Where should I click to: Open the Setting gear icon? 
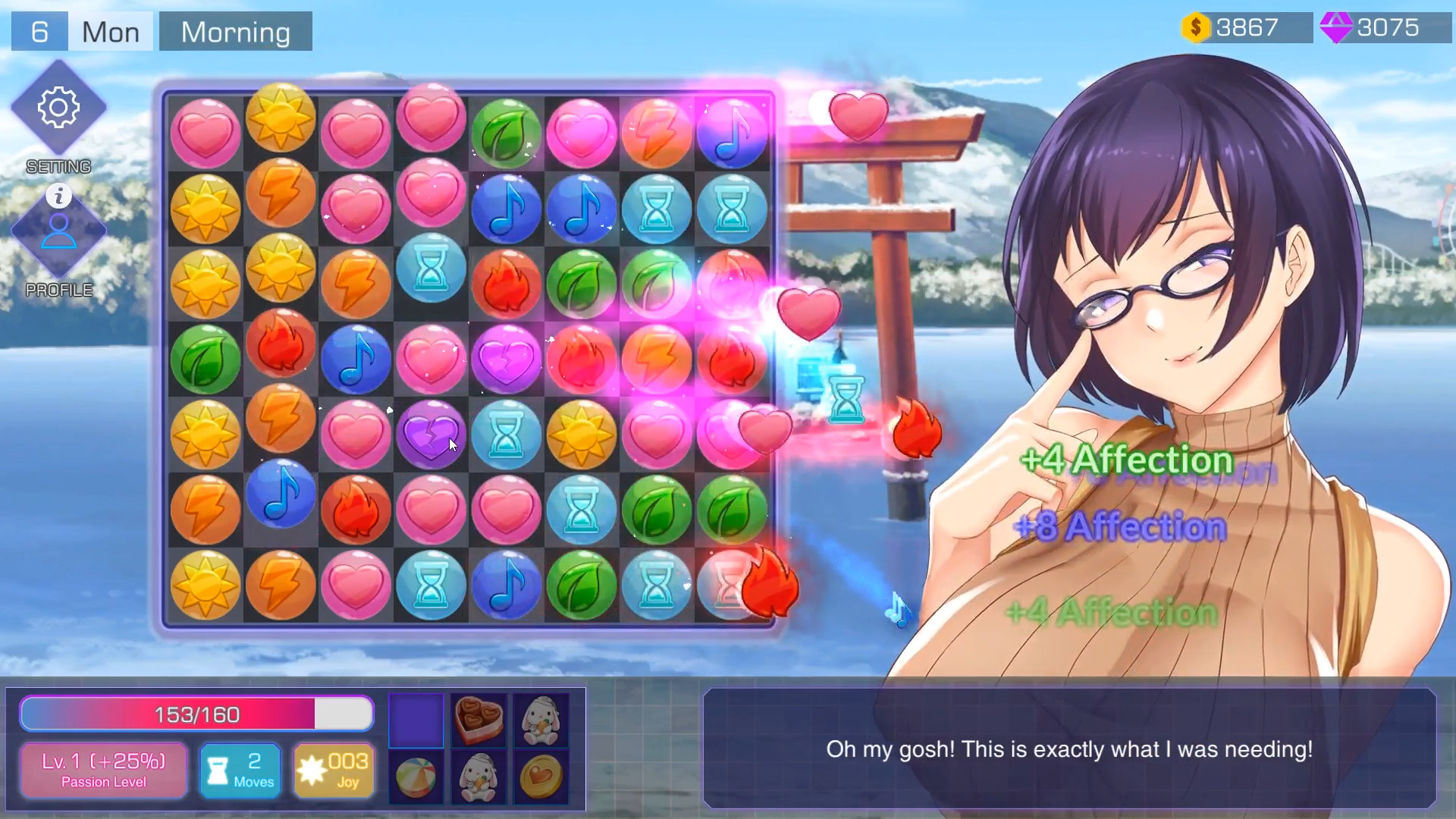pyautogui.click(x=59, y=108)
